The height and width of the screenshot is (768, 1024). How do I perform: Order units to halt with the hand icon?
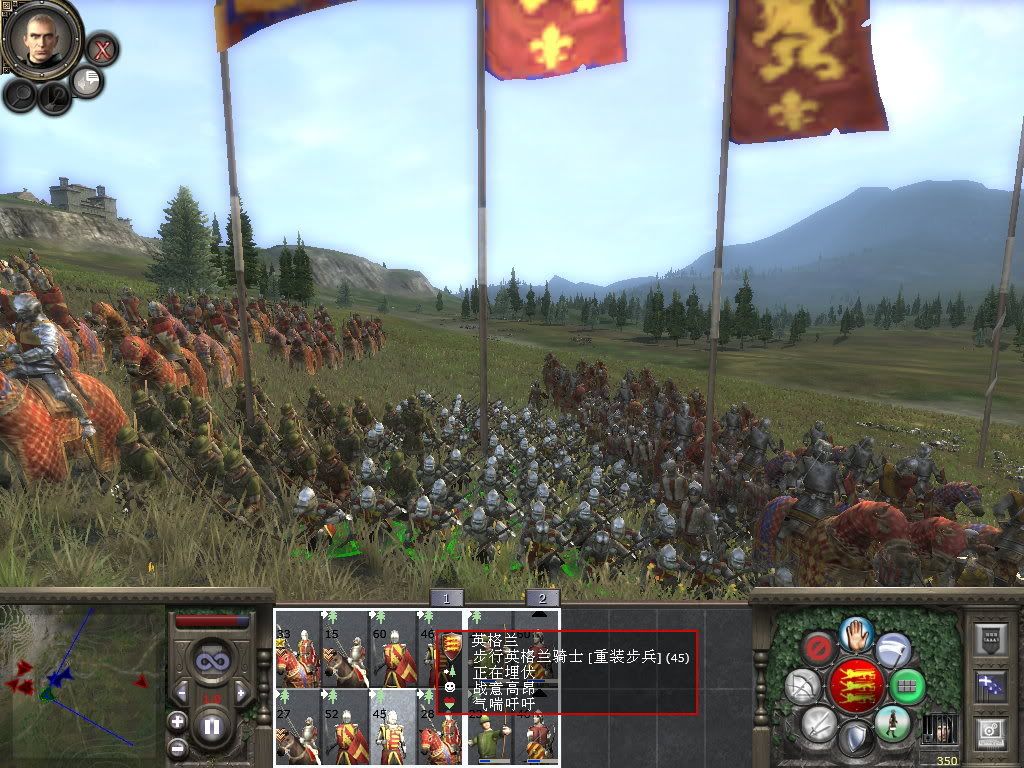(x=857, y=633)
